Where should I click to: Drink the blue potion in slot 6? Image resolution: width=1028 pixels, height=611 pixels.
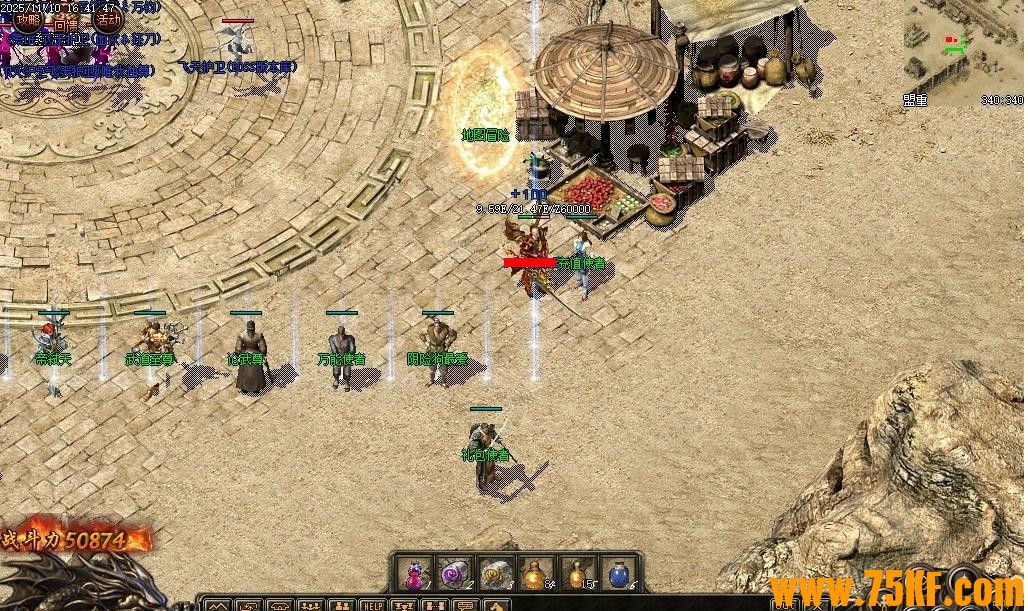click(x=618, y=574)
